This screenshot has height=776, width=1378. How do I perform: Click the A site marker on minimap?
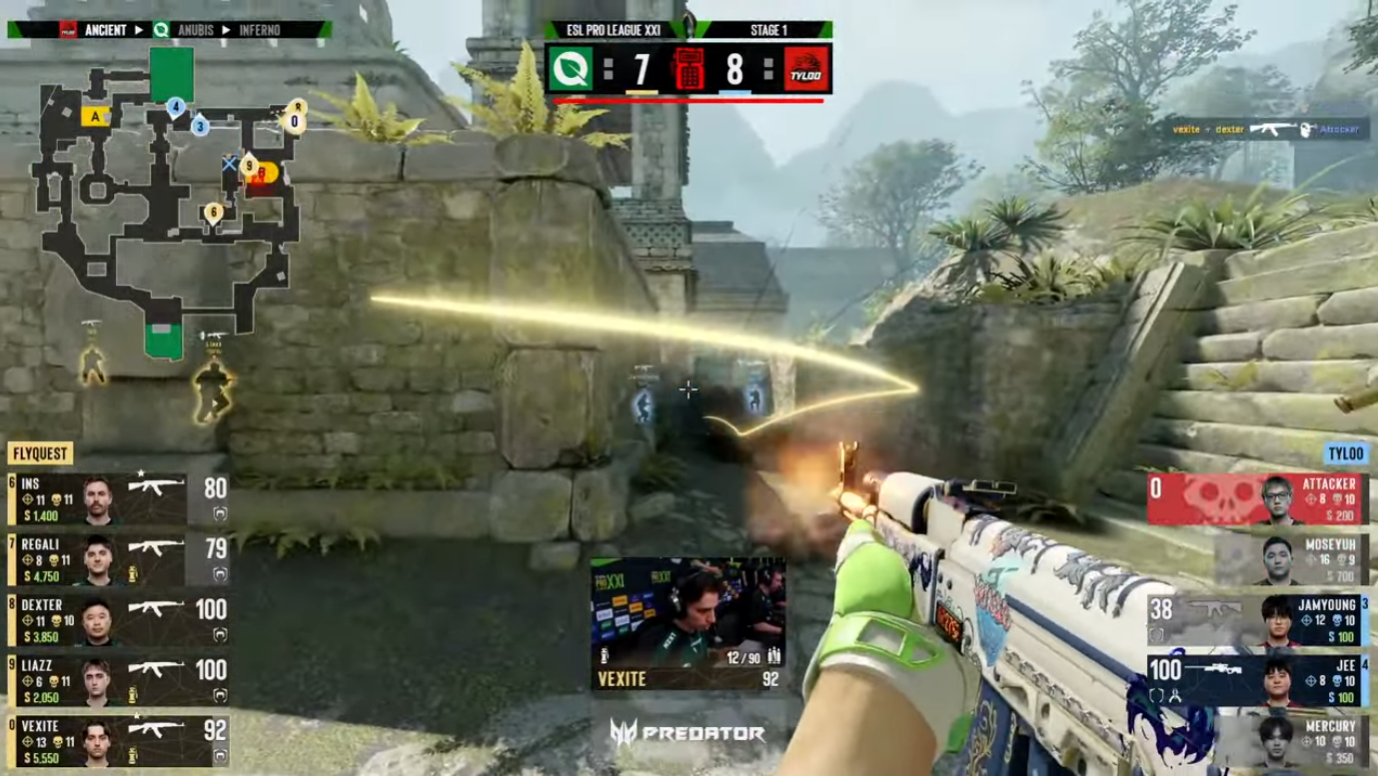pos(96,115)
